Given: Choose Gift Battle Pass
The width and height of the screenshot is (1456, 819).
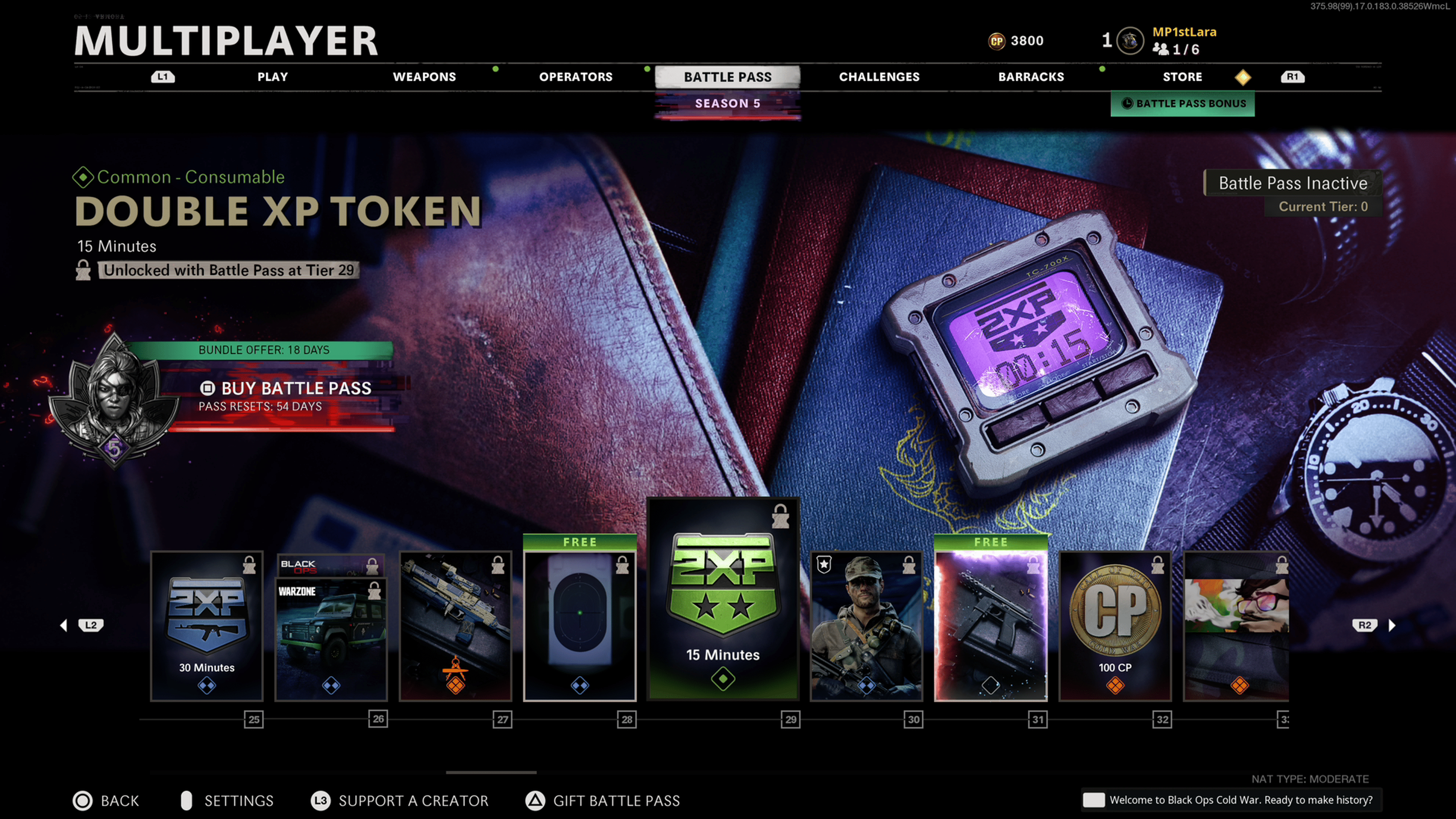Looking at the screenshot, I should [x=616, y=801].
